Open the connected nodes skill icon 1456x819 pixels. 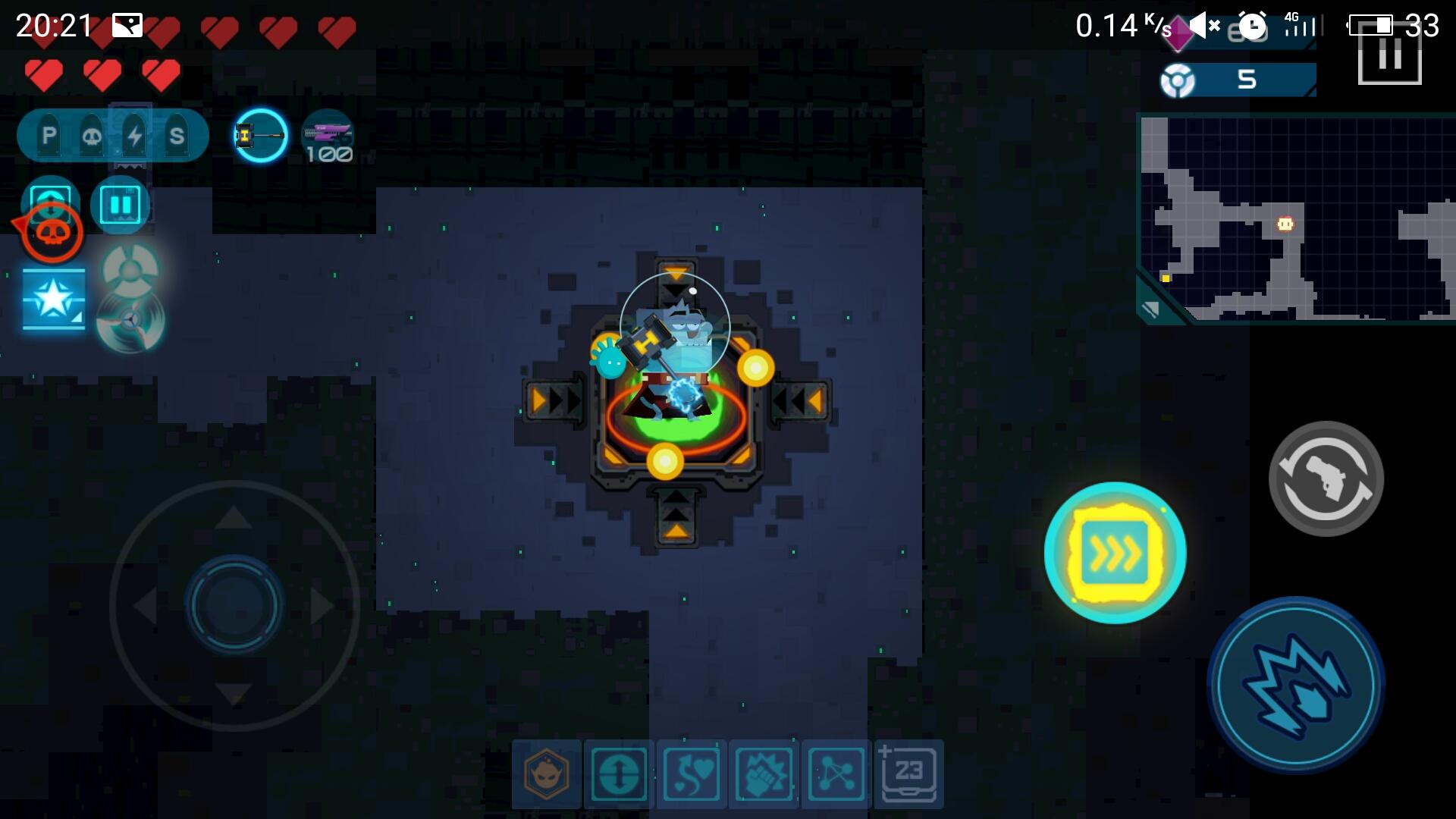pyautogui.click(x=836, y=774)
